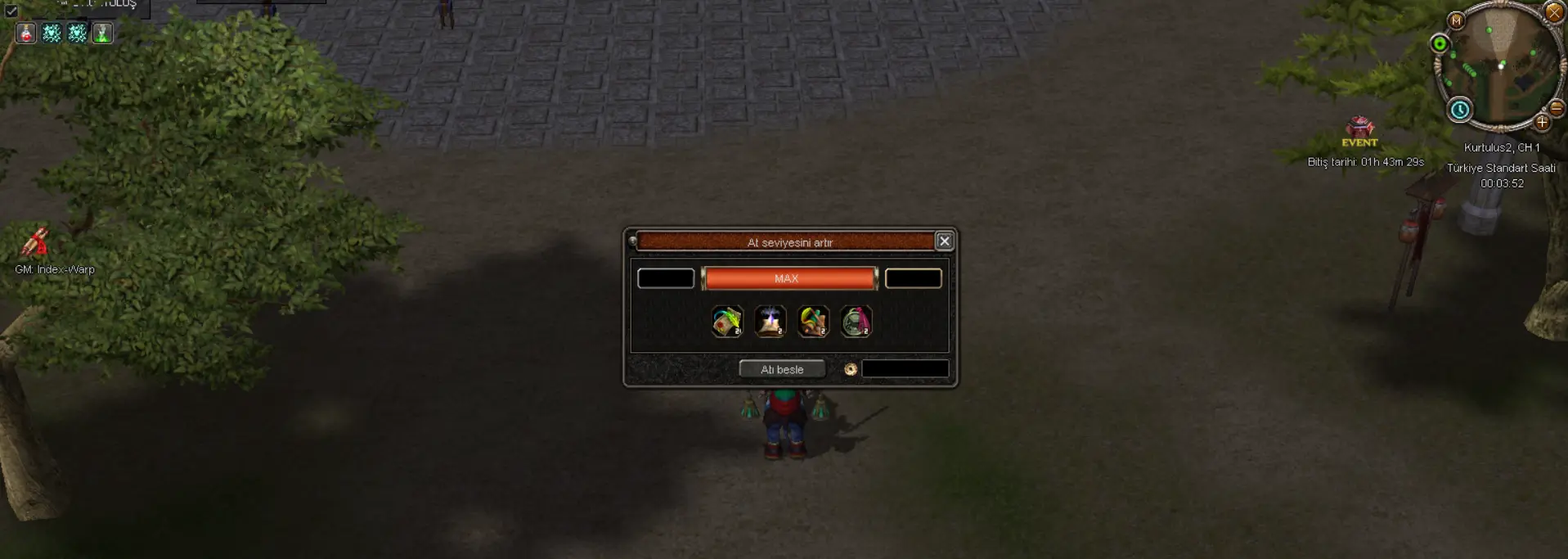The height and width of the screenshot is (559, 1568).
Task: Close the minimap with the X button
Action: click(x=1554, y=11)
